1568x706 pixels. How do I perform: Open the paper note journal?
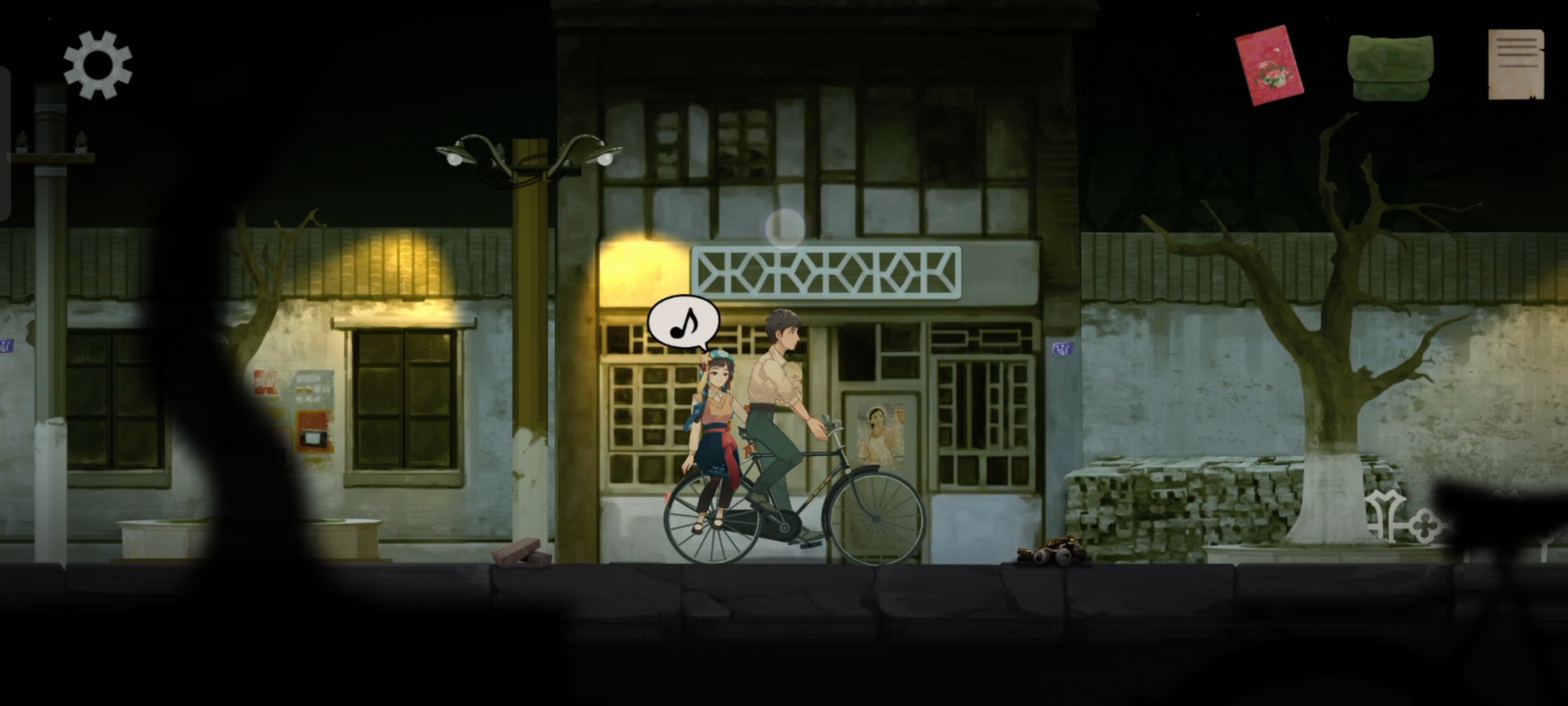pos(1516,64)
